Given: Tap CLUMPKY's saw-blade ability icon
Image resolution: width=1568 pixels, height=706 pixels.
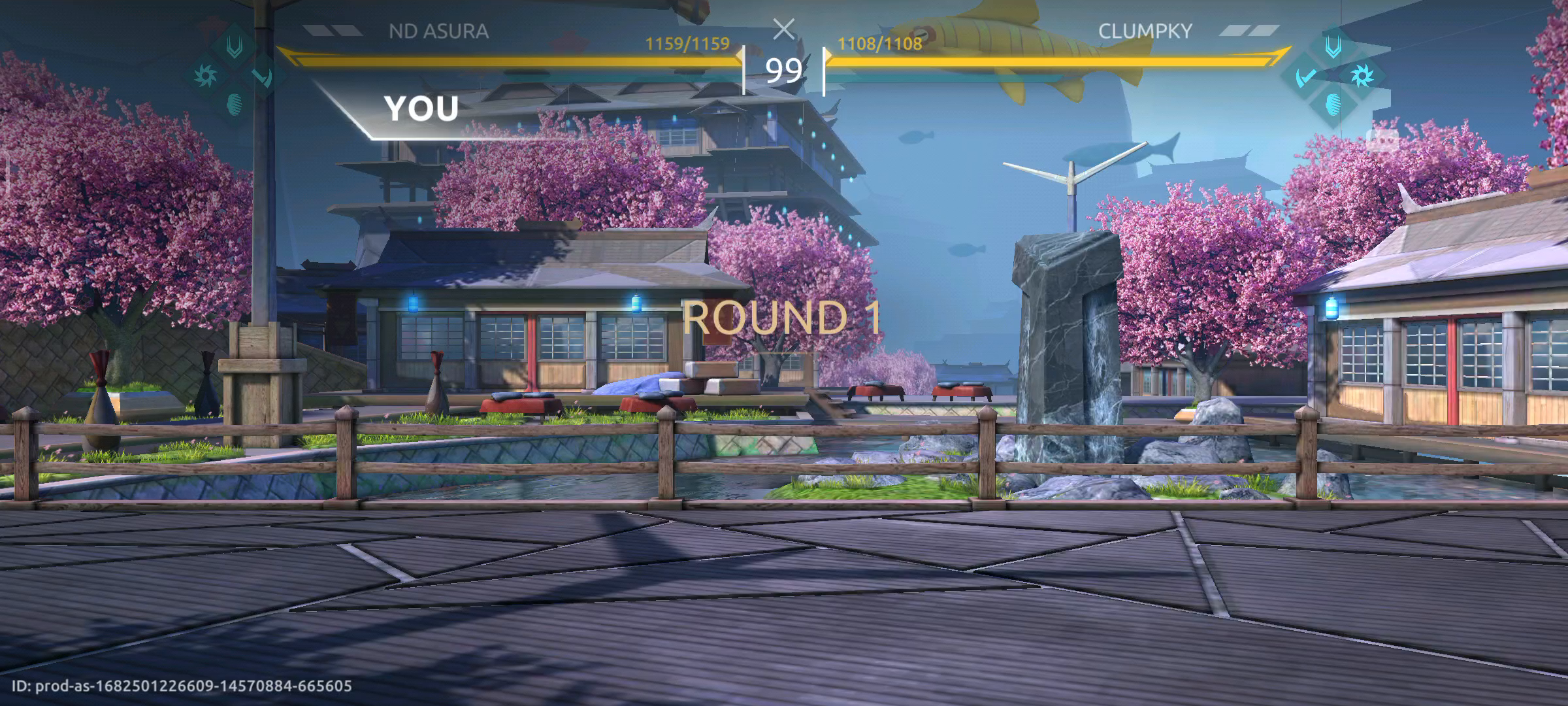Looking at the screenshot, I should tap(1362, 75).
